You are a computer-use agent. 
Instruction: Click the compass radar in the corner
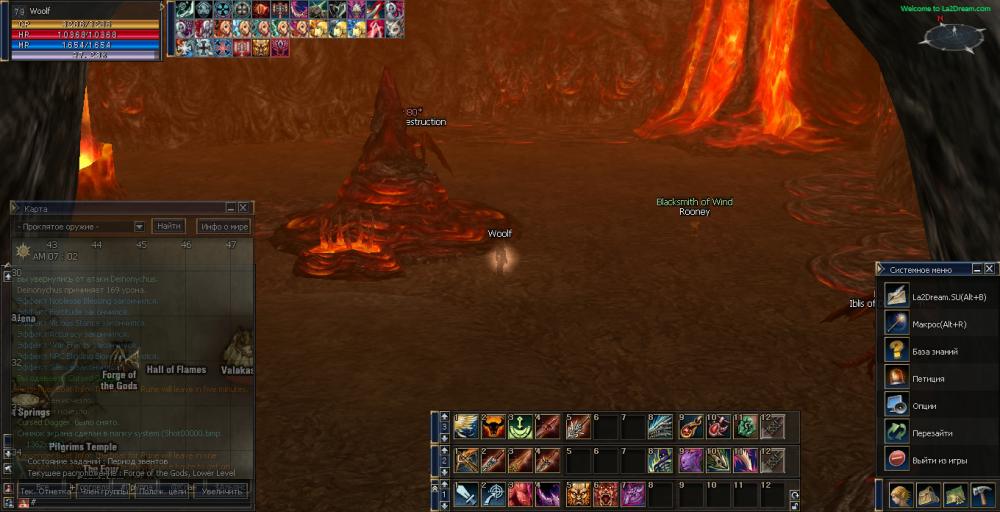952,36
